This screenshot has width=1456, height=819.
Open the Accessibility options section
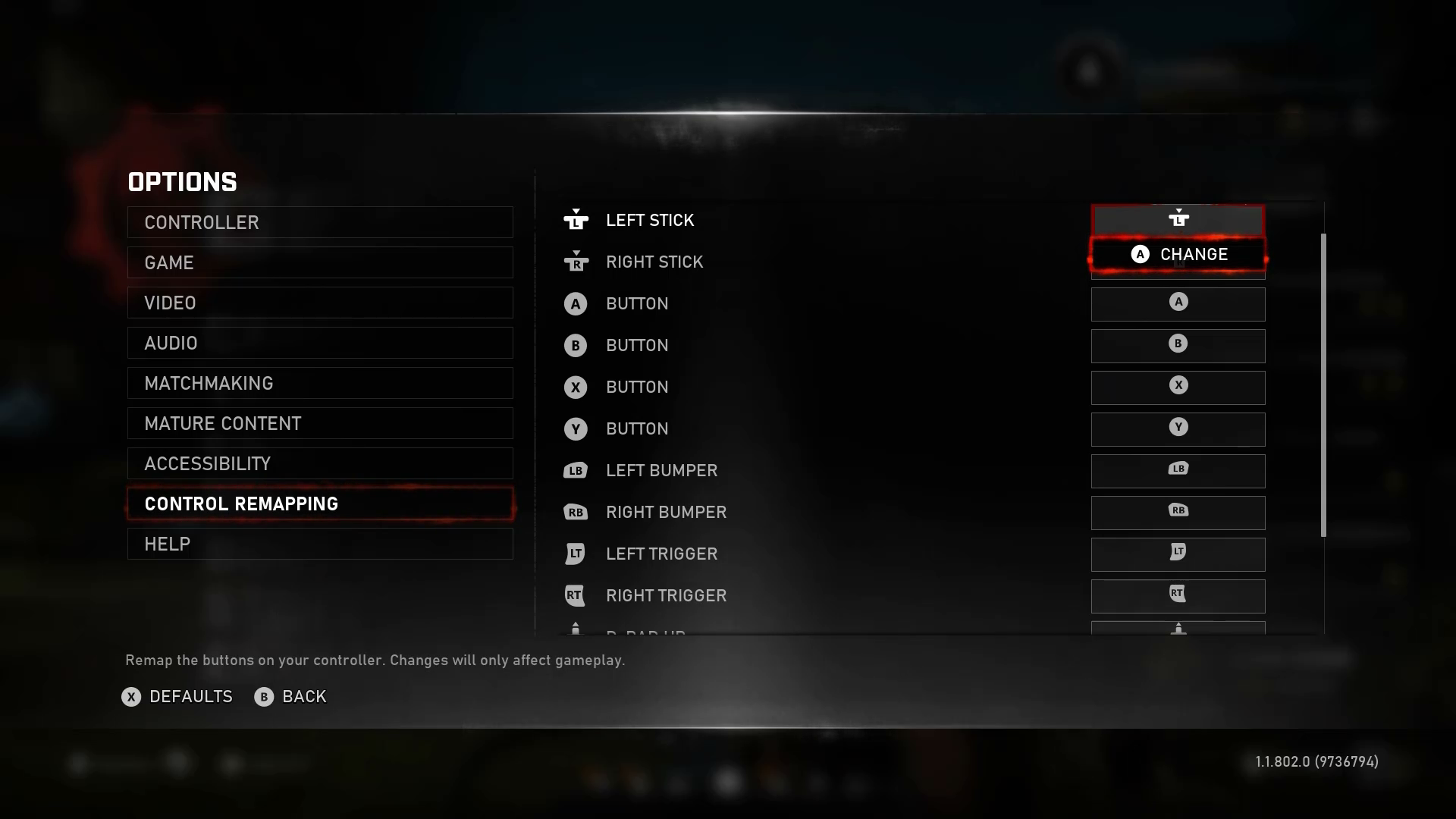click(319, 463)
